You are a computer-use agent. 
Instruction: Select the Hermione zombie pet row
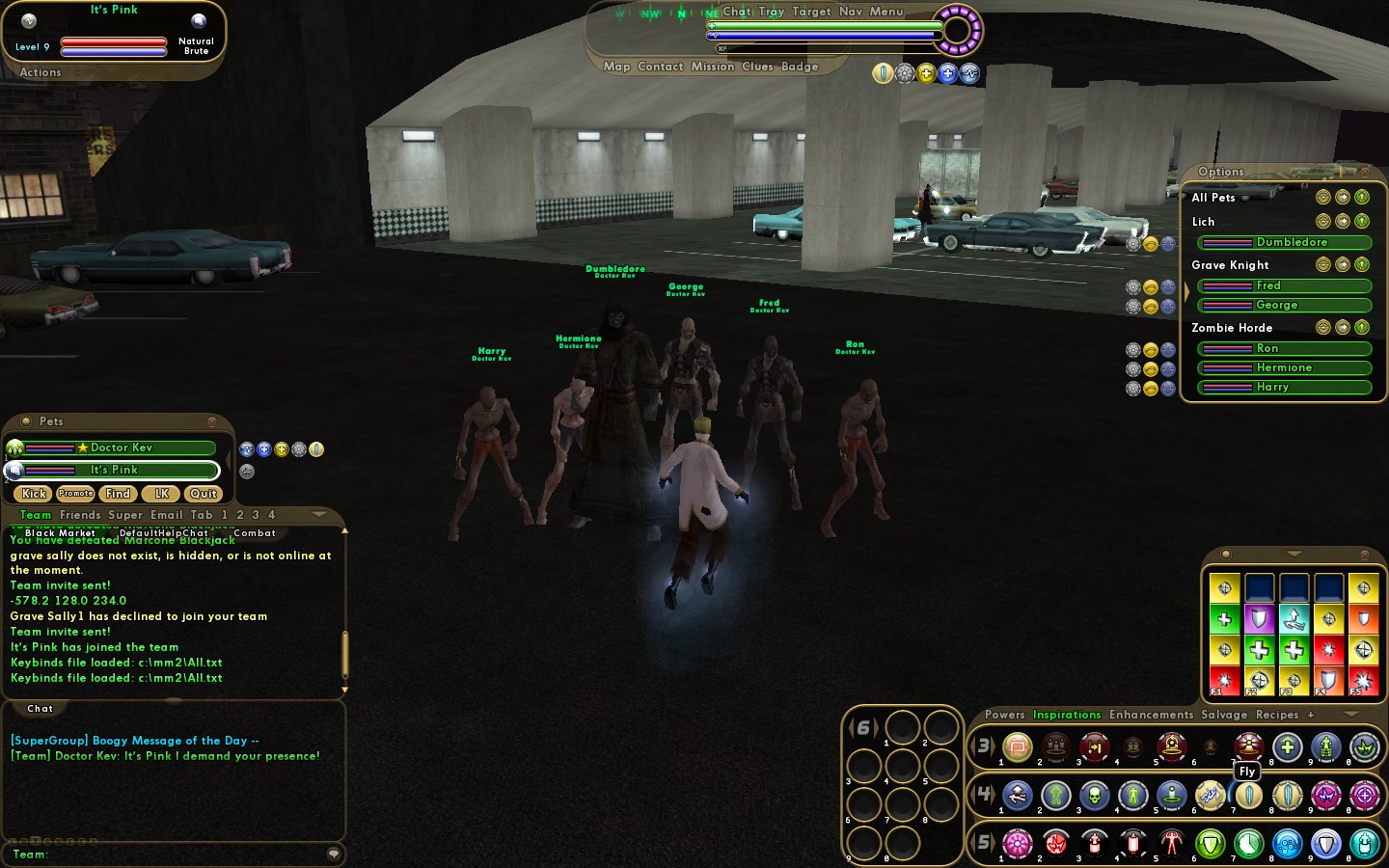1284,368
